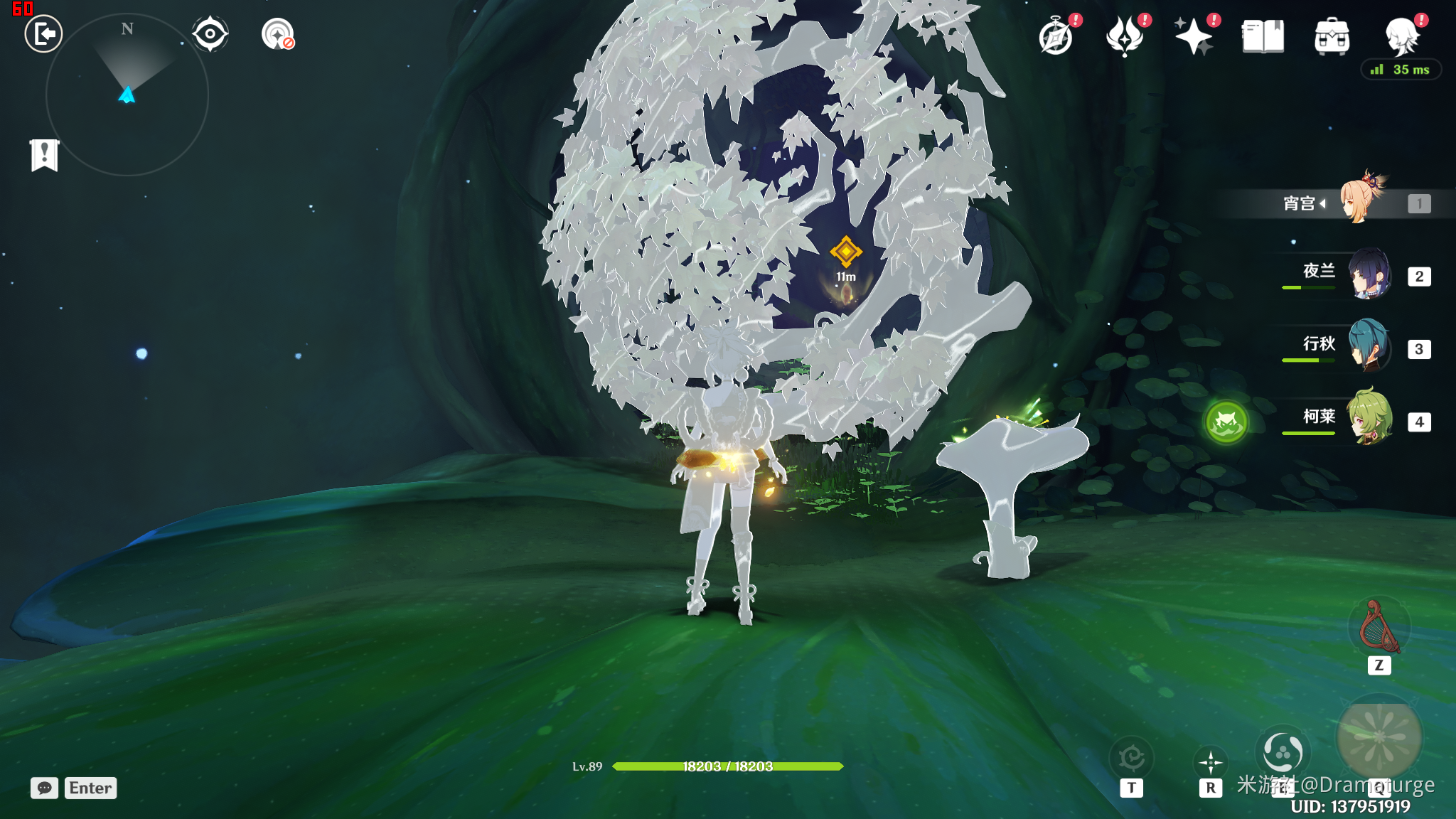Toggle the eye view icon
Screen dimensions: 1456x819
pos(210,34)
